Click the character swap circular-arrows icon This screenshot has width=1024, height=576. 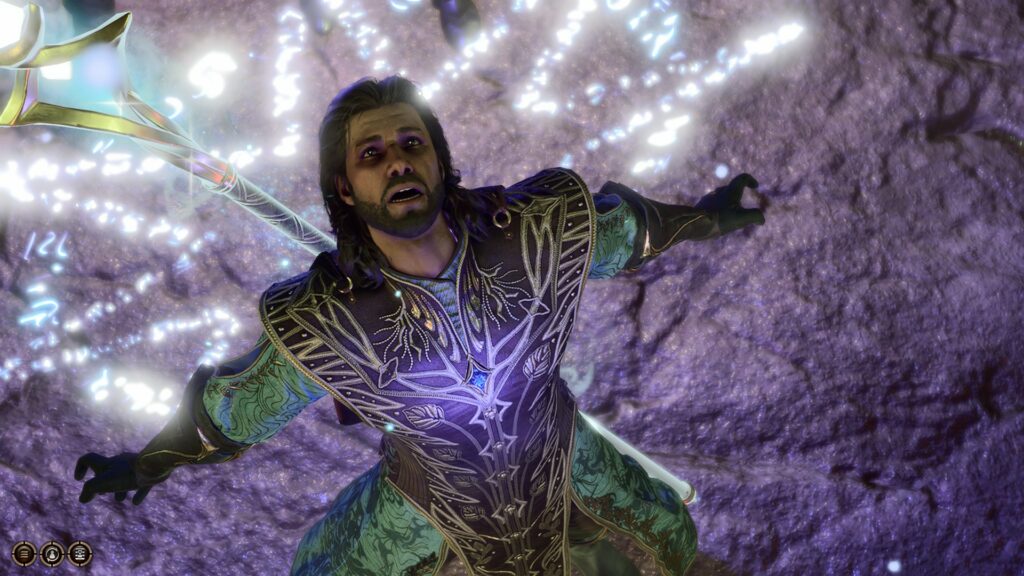coord(52,553)
